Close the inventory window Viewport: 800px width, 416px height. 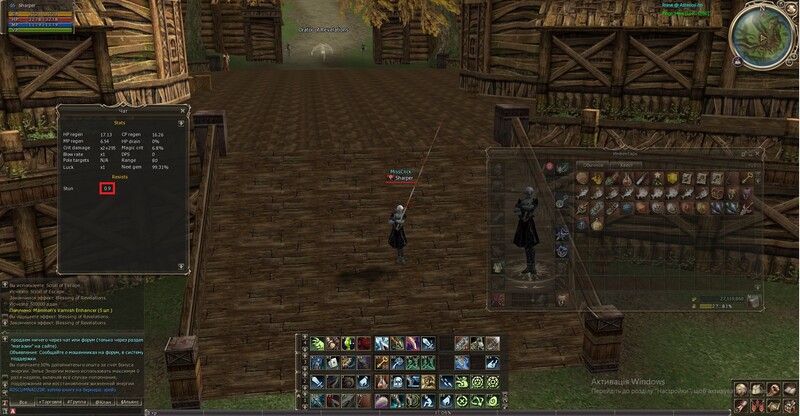click(766, 153)
